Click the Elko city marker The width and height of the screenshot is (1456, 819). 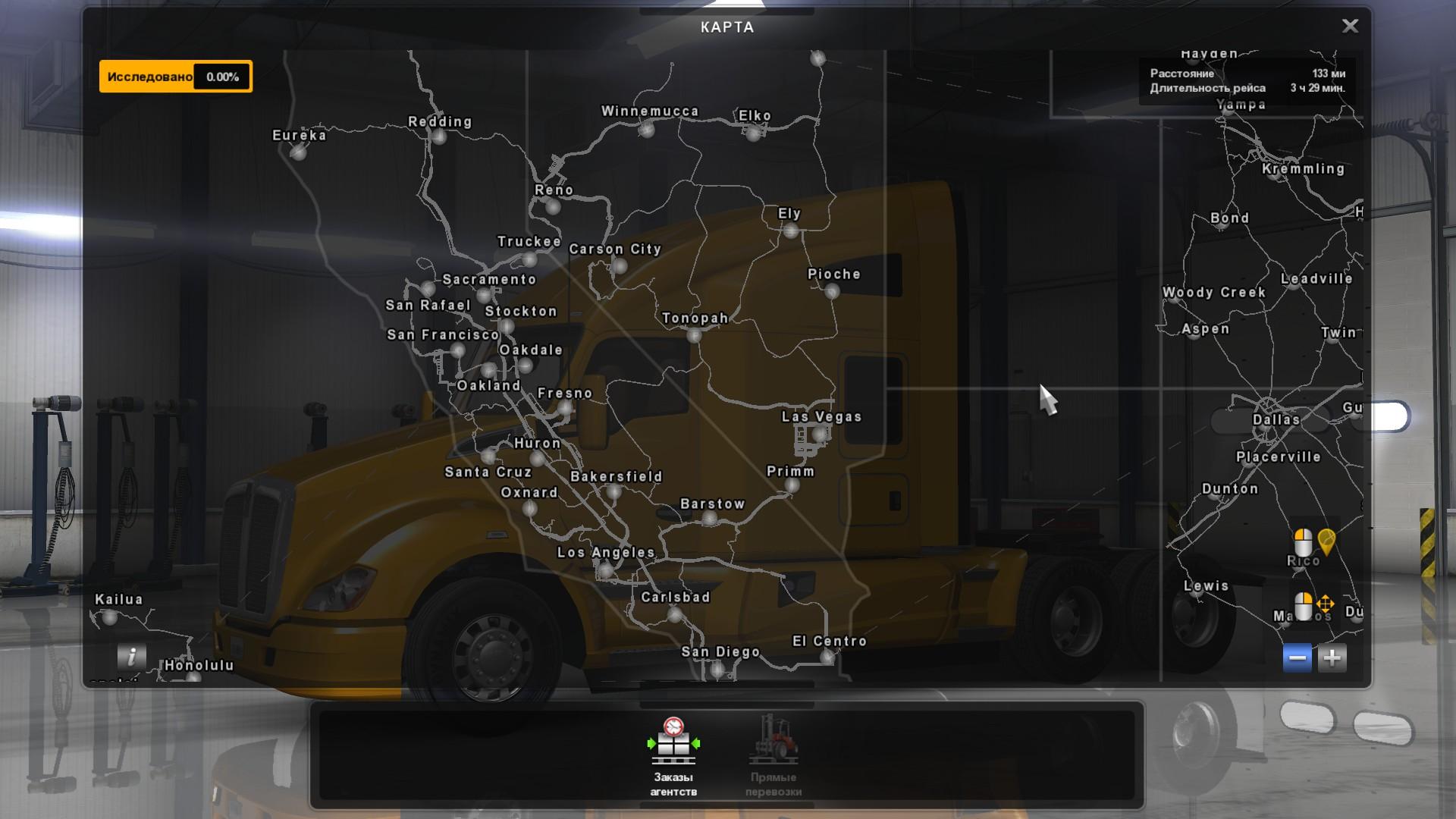point(753,133)
